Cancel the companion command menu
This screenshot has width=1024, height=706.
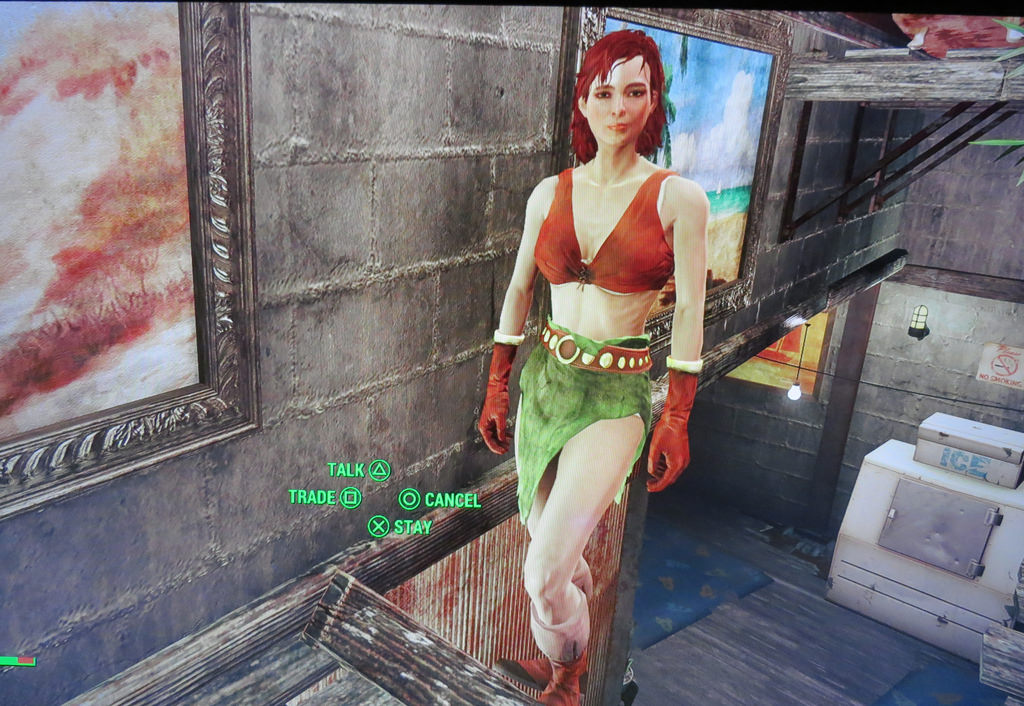440,499
